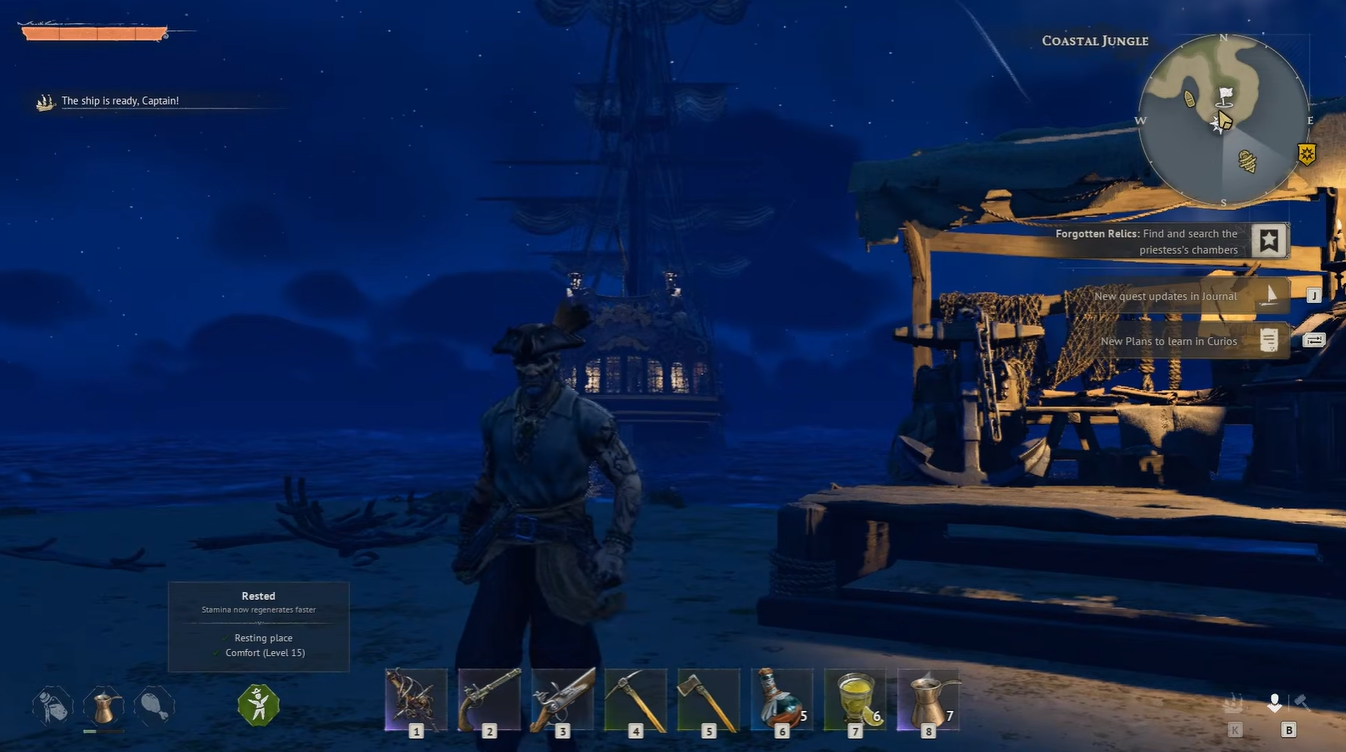Use the potion in hotbar slot 6
1346x752 pixels.
[x=709, y=697]
